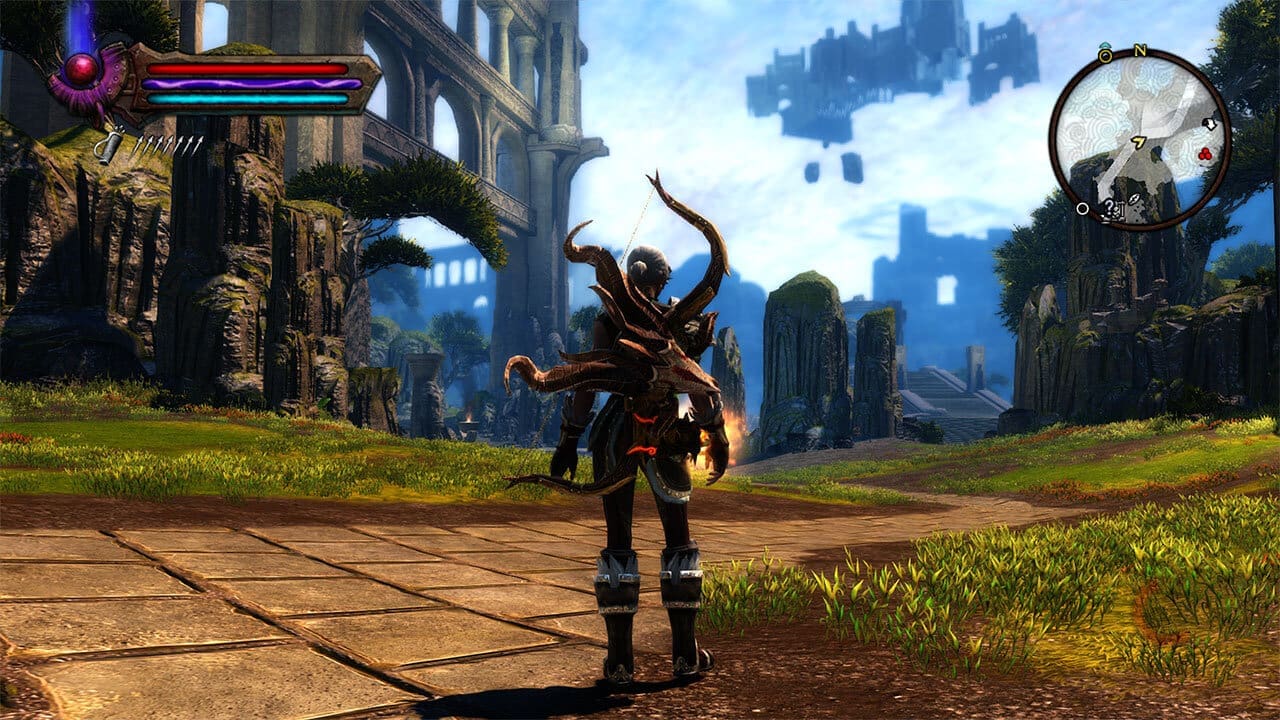Click the white objective arrow marker on minimap

1210,125
